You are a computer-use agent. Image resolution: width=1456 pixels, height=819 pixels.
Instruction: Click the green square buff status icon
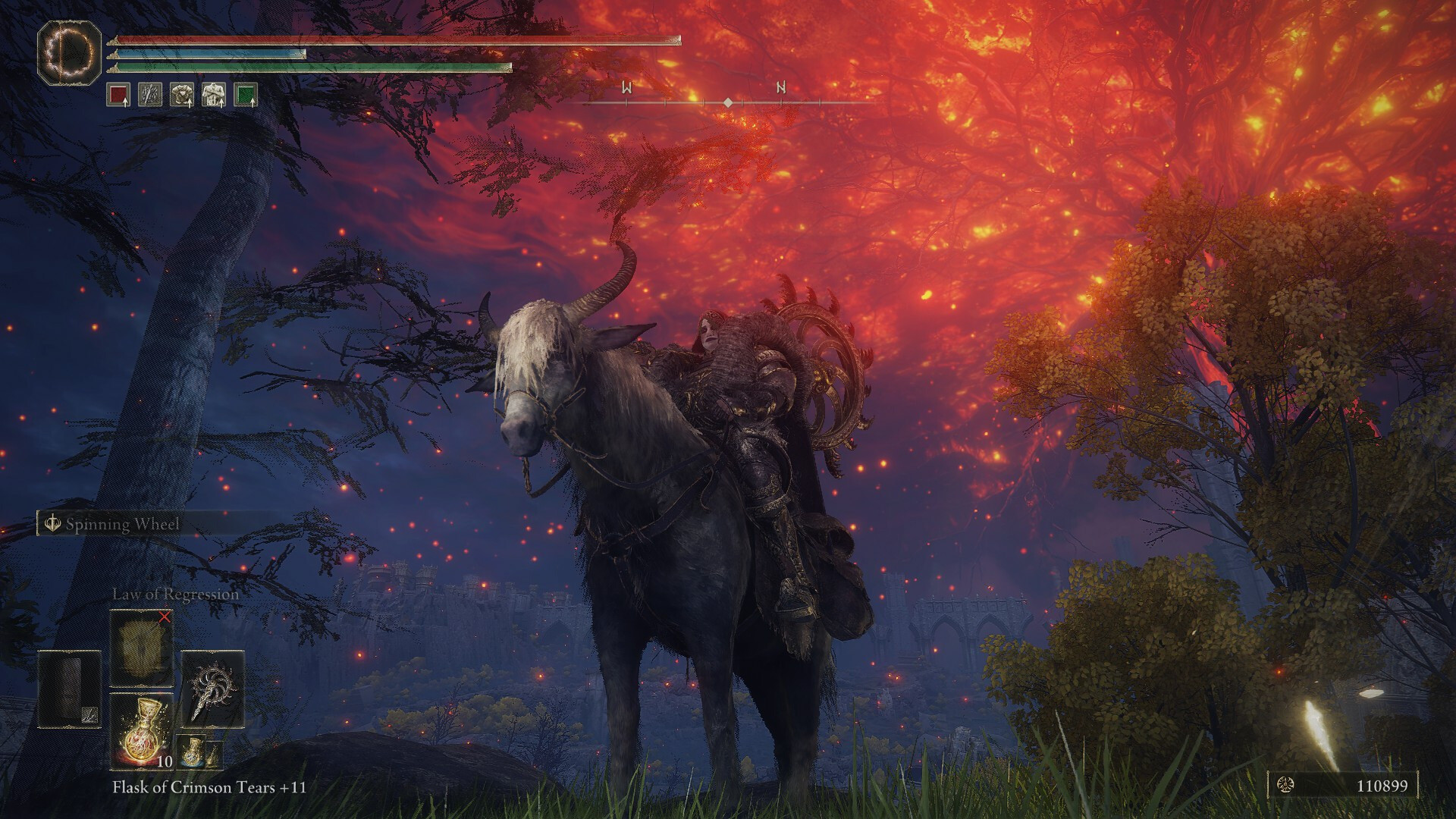(246, 95)
